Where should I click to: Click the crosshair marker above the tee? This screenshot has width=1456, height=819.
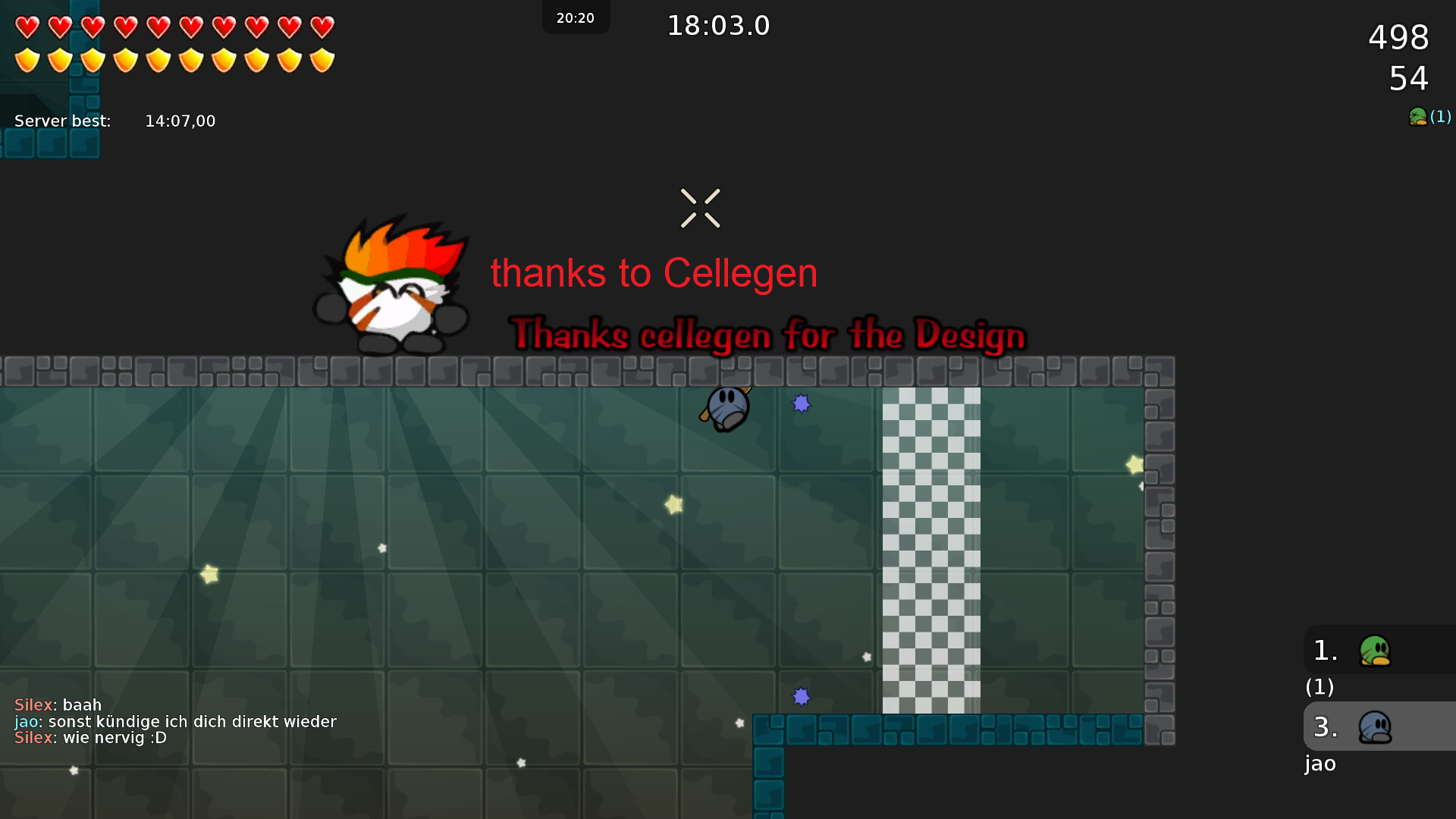pyautogui.click(x=701, y=209)
